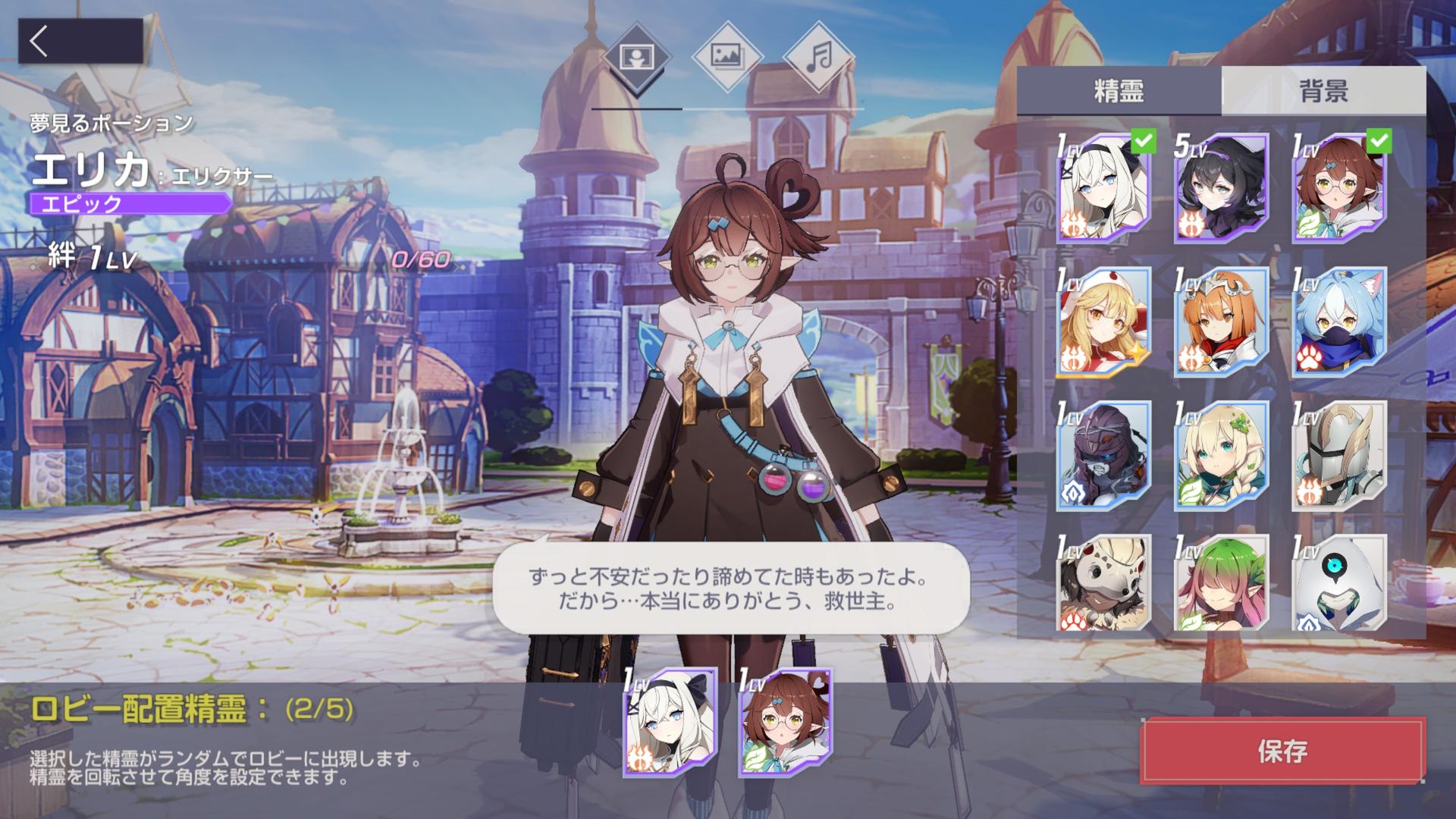This screenshot has height=819, width=1456.
Task: Open the music note icon
Action: point(818,58)
